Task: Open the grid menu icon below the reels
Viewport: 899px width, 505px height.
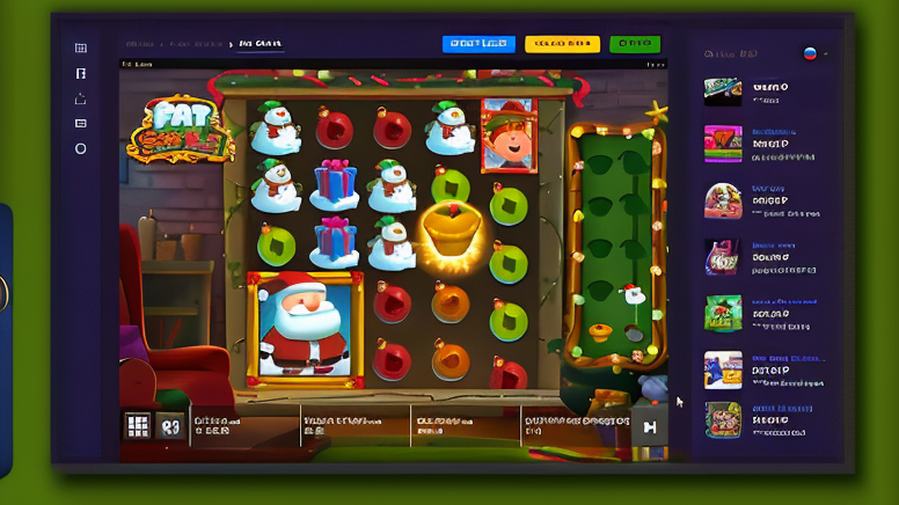Action: [x=138, y=426]
